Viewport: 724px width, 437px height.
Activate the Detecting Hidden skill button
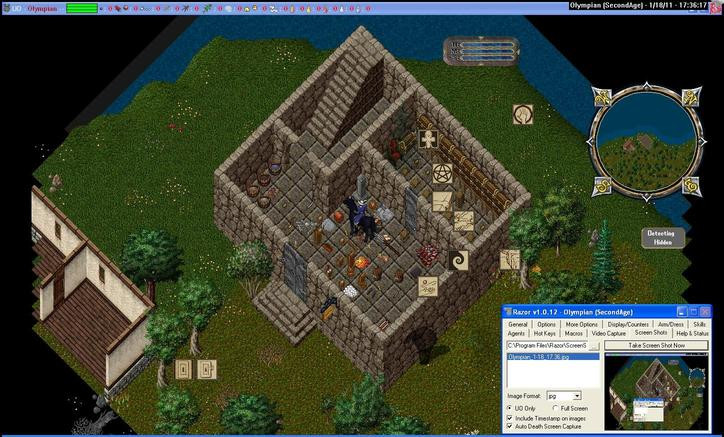[x=661, y=237]
